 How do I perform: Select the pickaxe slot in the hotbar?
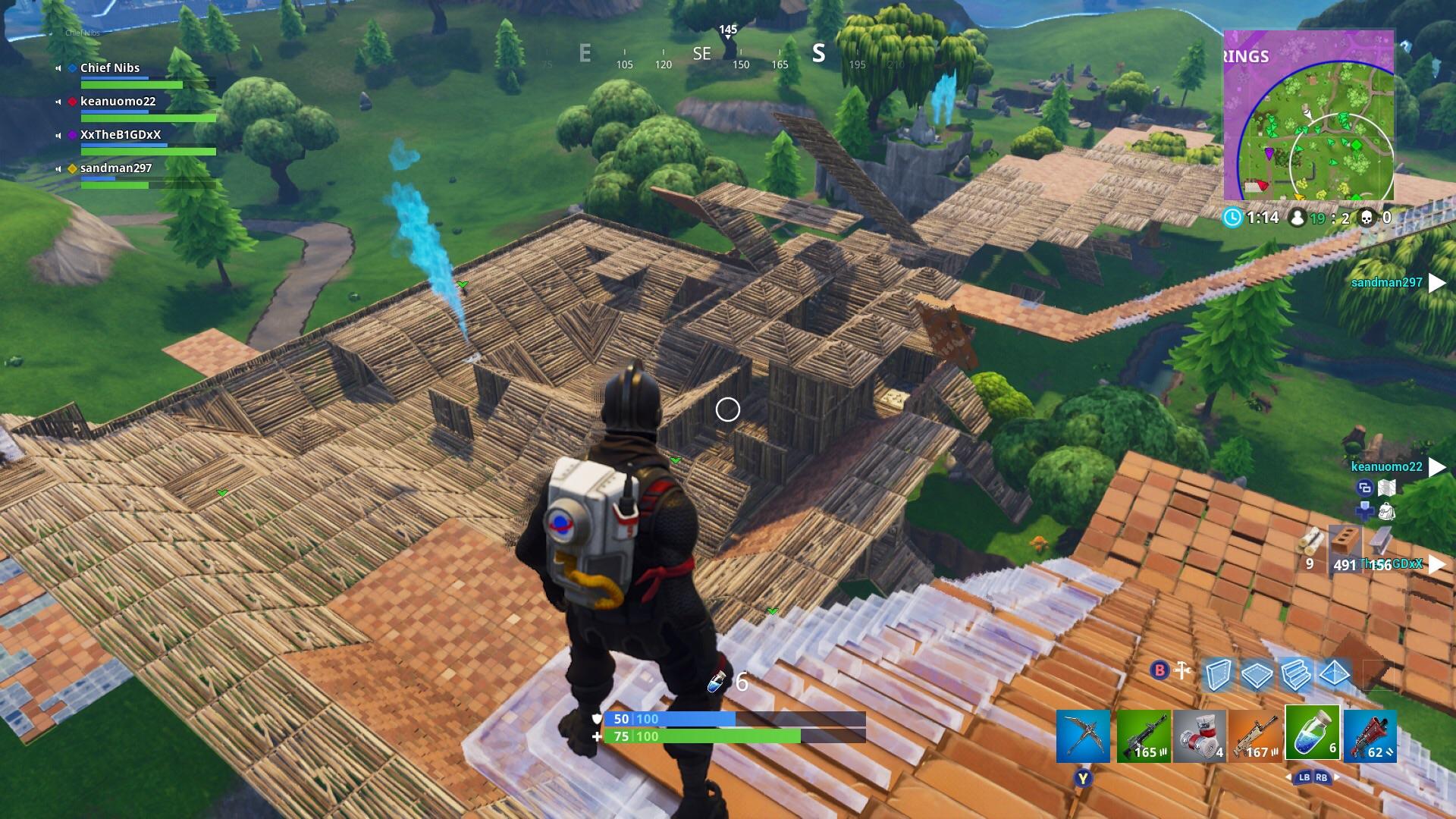click(1084, 736)
